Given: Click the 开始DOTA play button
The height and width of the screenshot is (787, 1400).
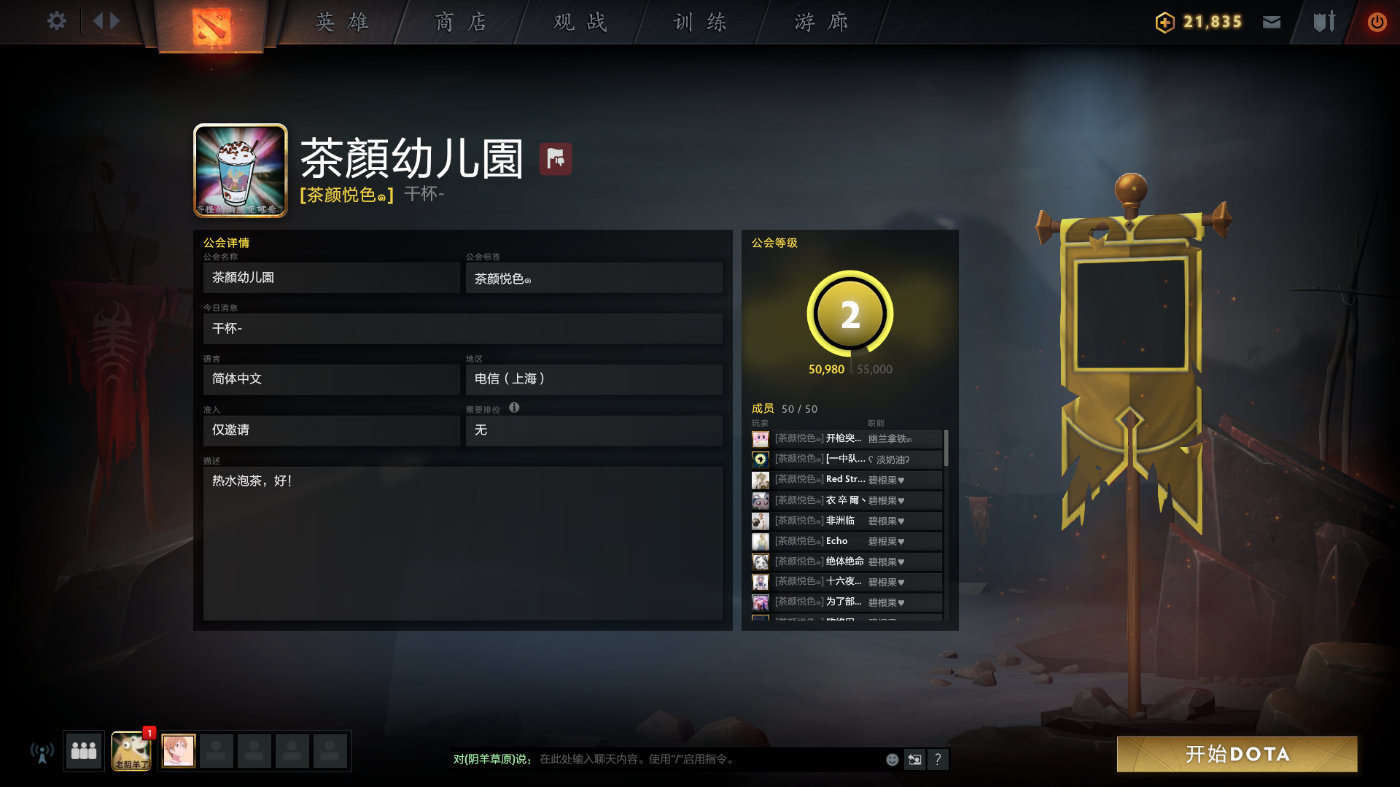Looking at the screenshot, I should tap(1240, 755).
